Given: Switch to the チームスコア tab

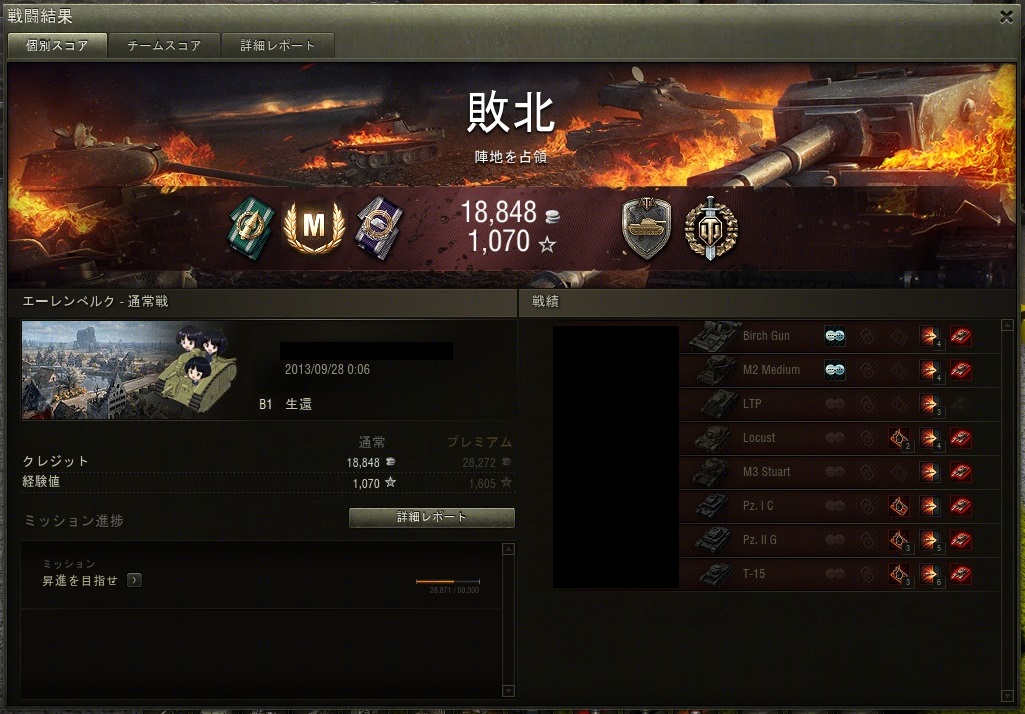Looking at the screenshot, I should [x=164, y=46].
